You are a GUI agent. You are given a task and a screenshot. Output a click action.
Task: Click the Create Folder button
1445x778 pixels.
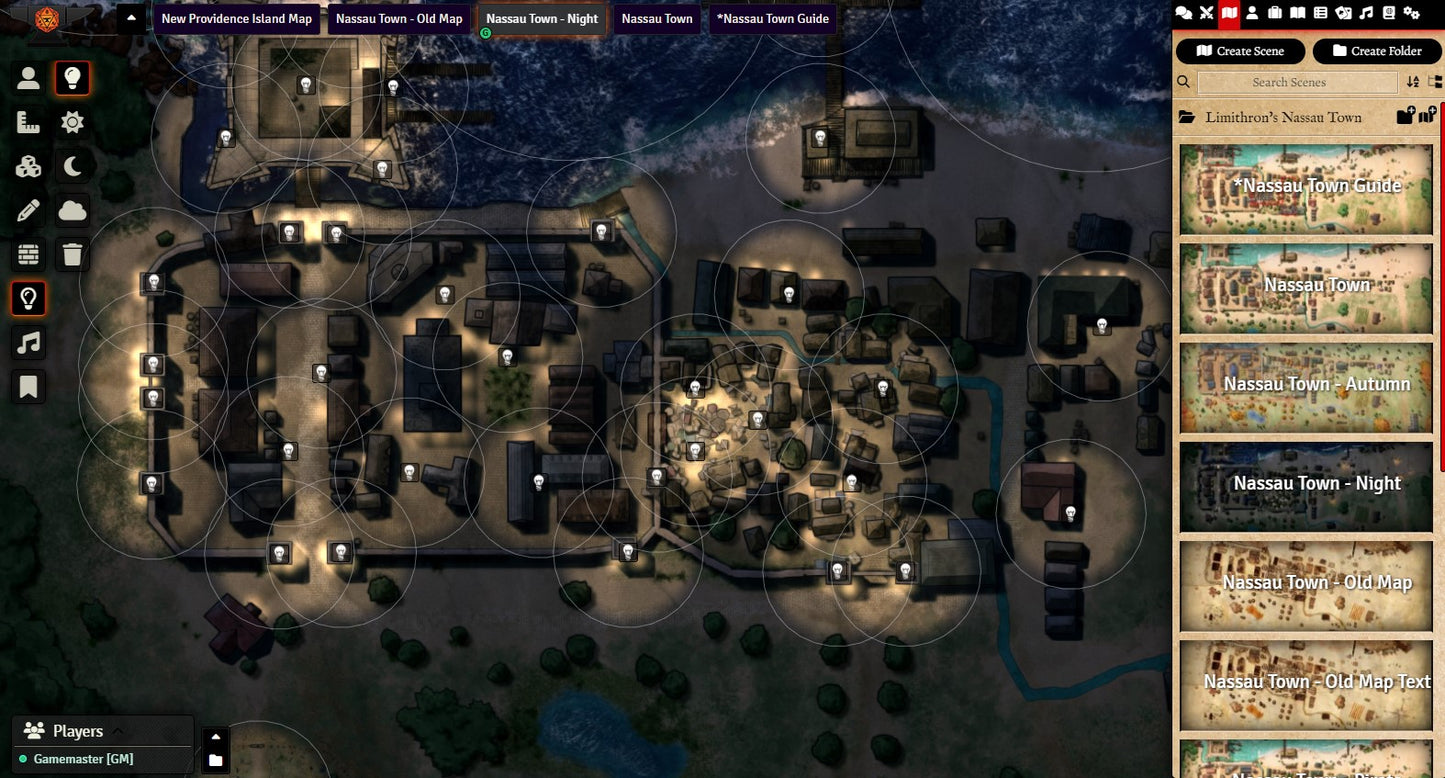[1376, 51]
